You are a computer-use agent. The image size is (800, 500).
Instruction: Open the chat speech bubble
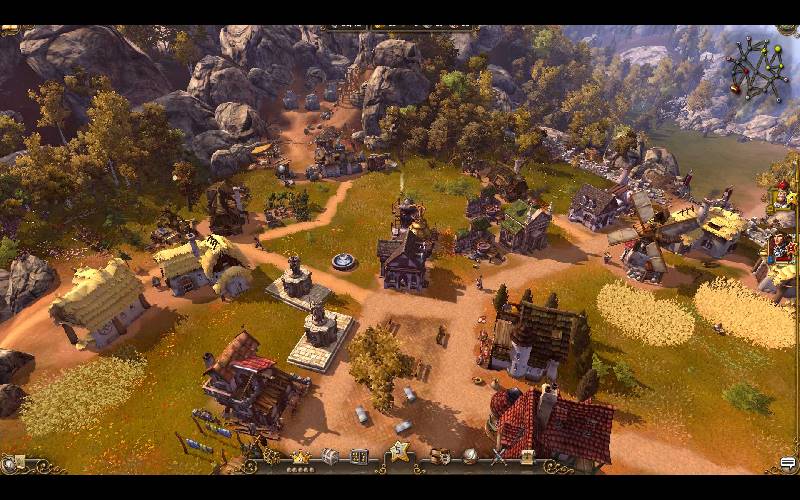(x=788, y=463)
